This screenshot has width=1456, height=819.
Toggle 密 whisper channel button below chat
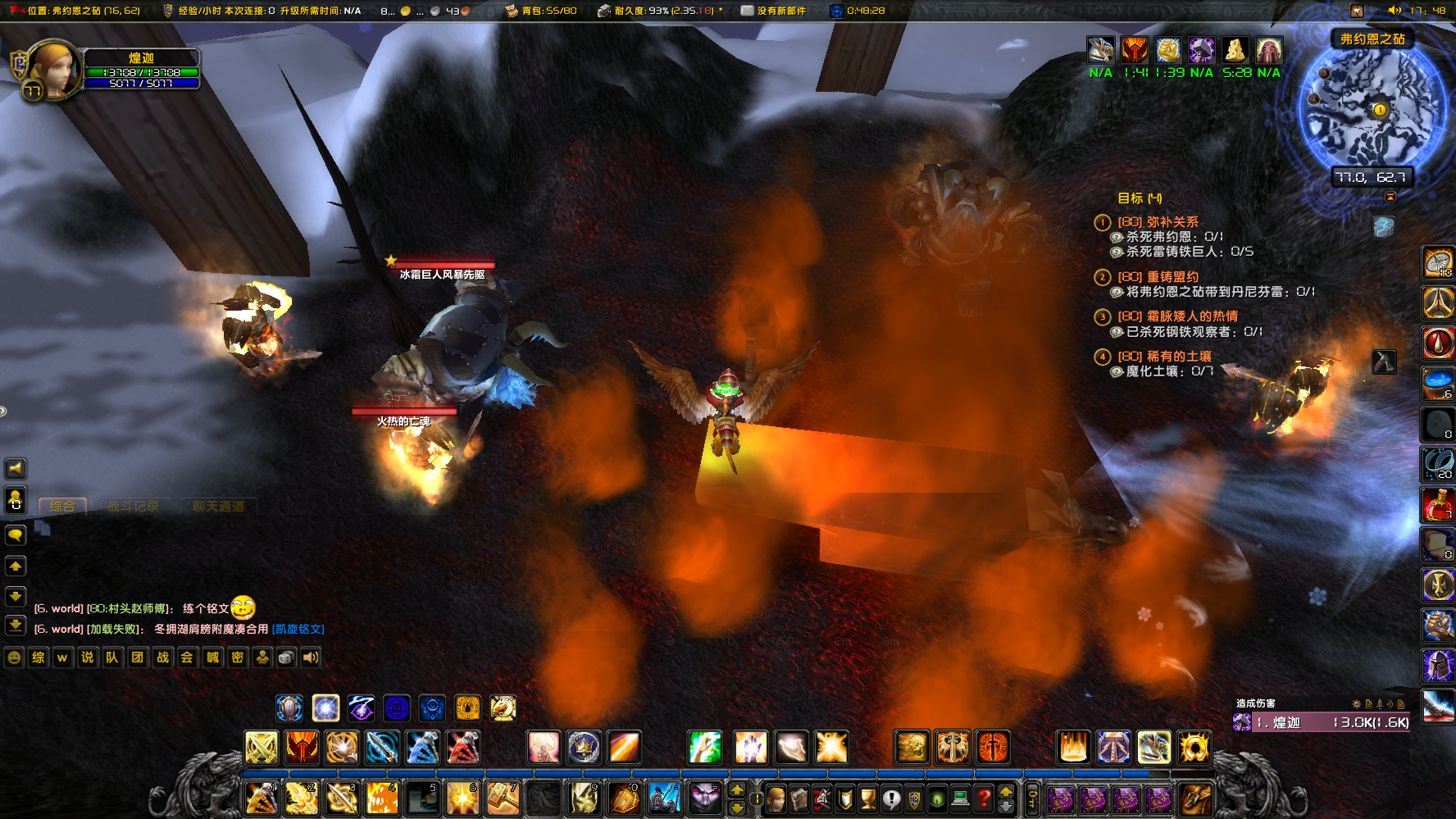click(237, 657)
